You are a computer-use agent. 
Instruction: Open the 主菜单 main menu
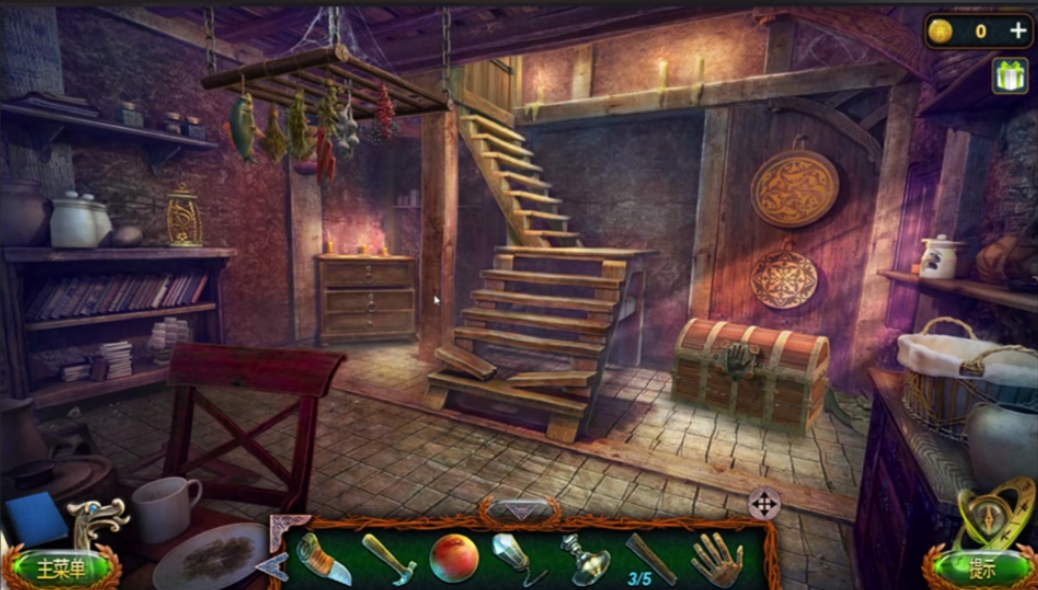pyautogui.click(x=60, y=569)
